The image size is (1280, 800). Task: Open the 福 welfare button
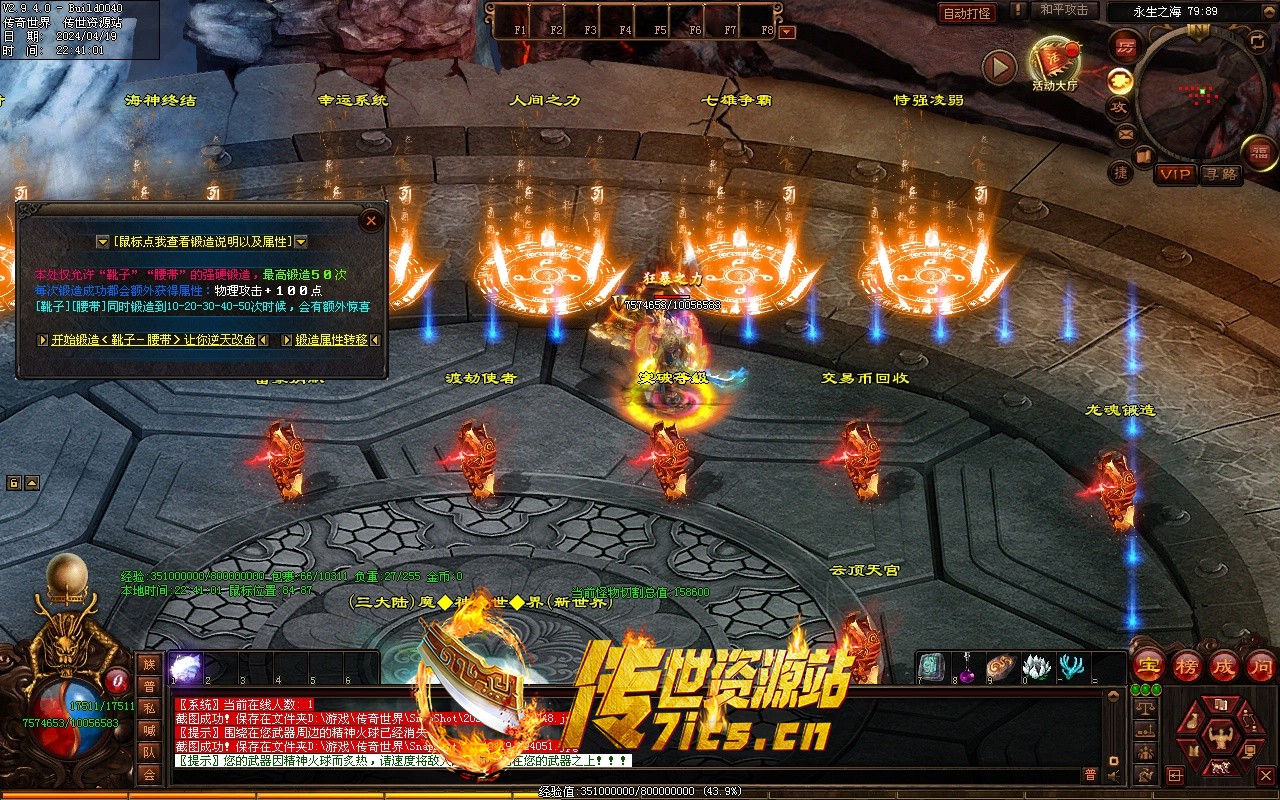point(1260,153)
